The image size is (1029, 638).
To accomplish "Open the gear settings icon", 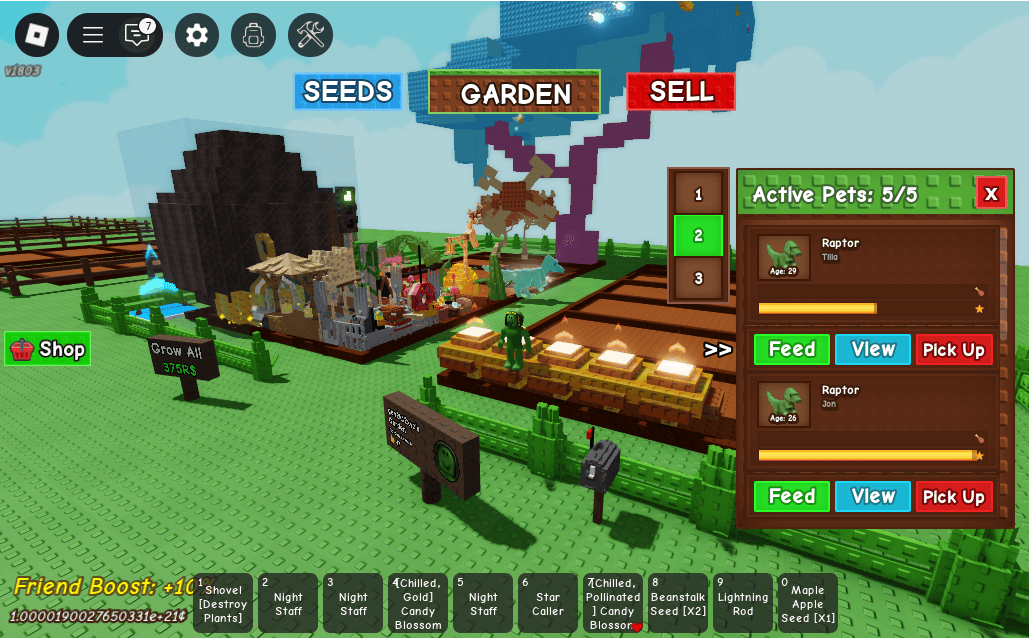I will click(x=197, y=35).
